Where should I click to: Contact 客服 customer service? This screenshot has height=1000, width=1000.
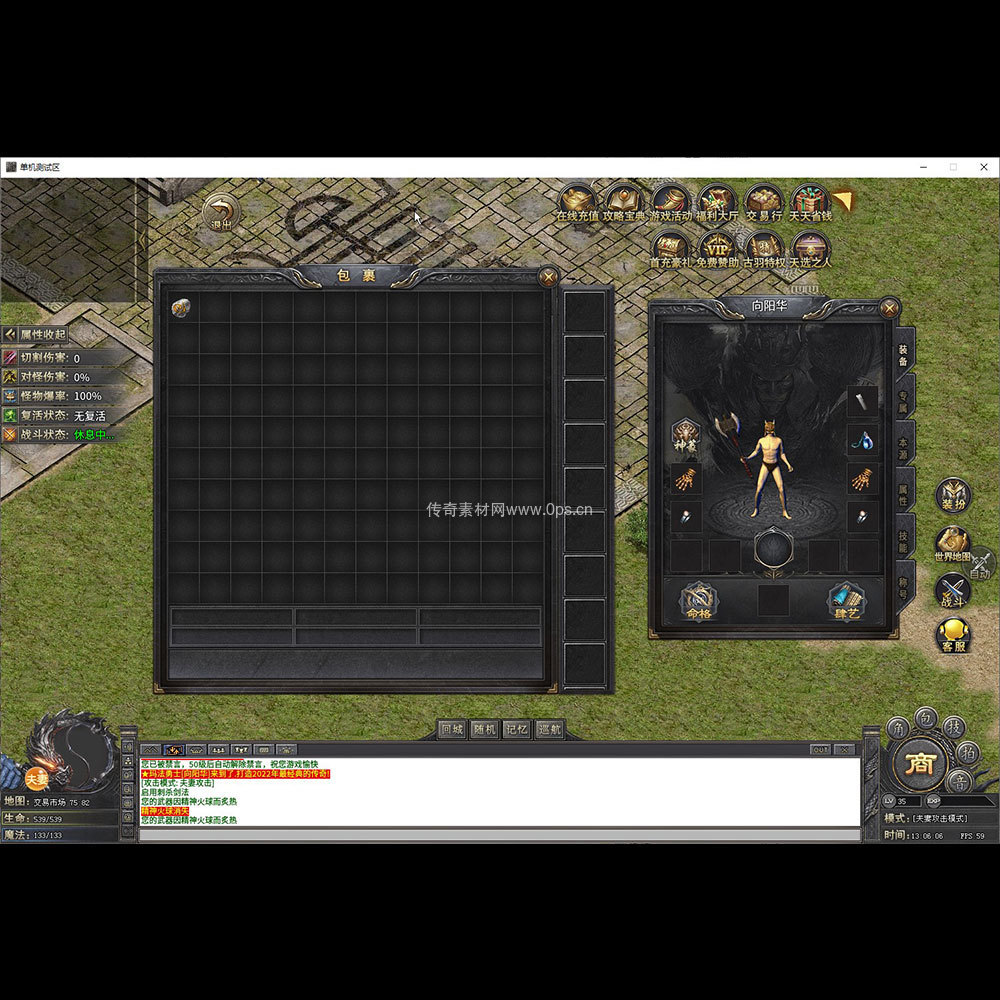click(952, 634)
